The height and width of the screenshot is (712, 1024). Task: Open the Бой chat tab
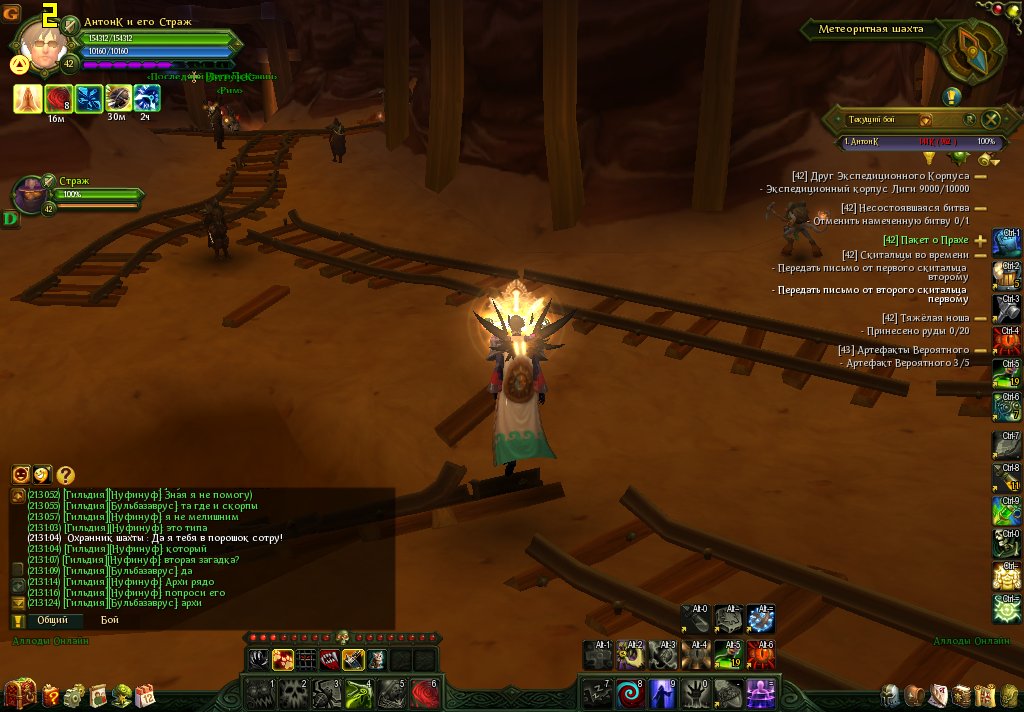tap(109, 620)
